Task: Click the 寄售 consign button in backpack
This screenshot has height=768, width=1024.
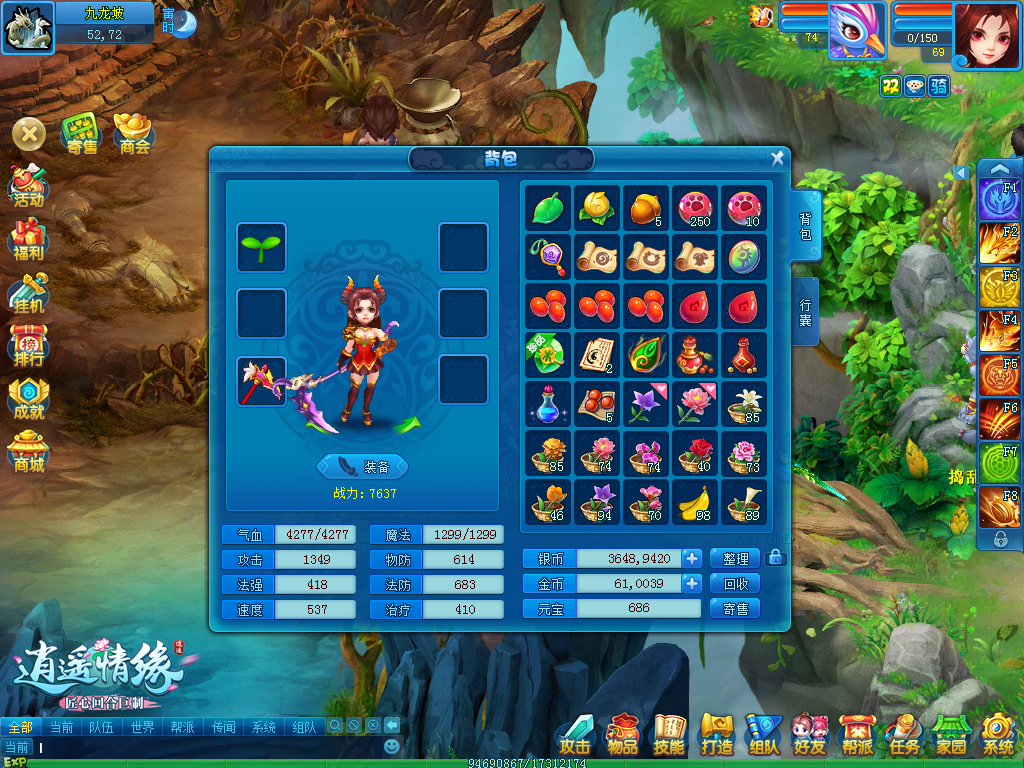Action: click(x=735, y=608)
